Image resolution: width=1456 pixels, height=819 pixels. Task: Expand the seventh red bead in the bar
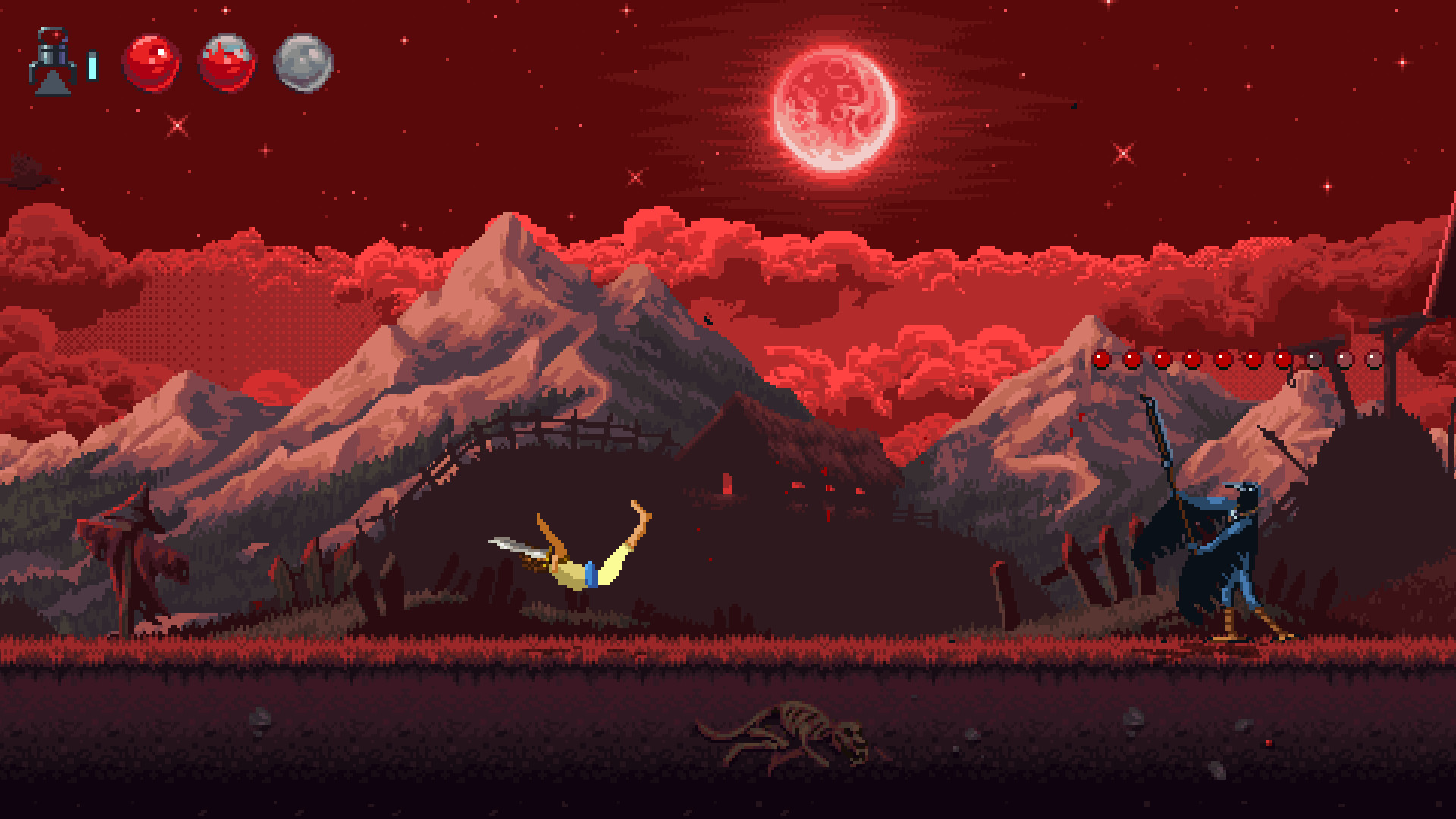[1283, 359]
